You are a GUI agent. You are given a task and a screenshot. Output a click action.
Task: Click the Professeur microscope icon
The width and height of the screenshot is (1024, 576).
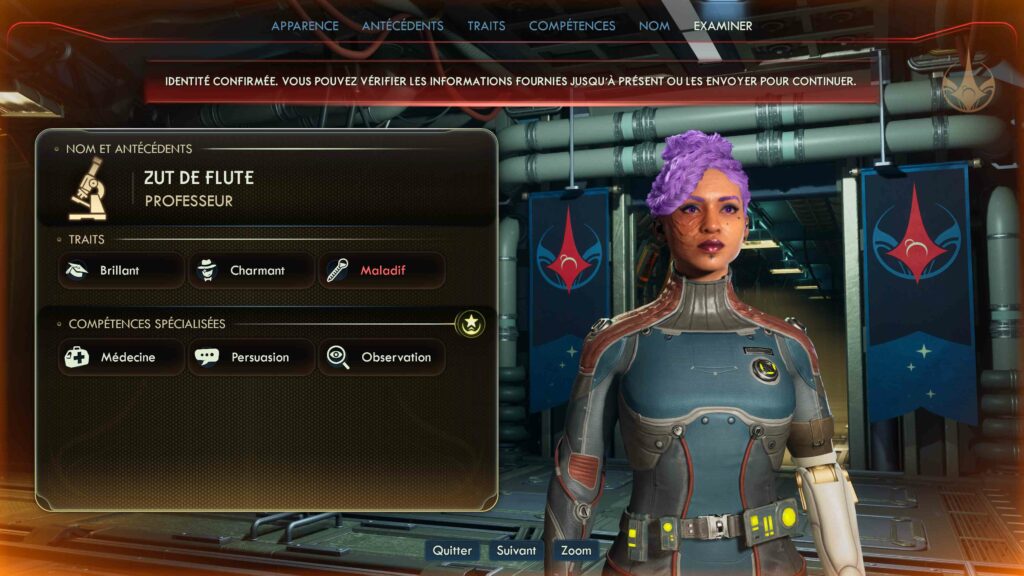pyautogui.click(x=88, y=190)
